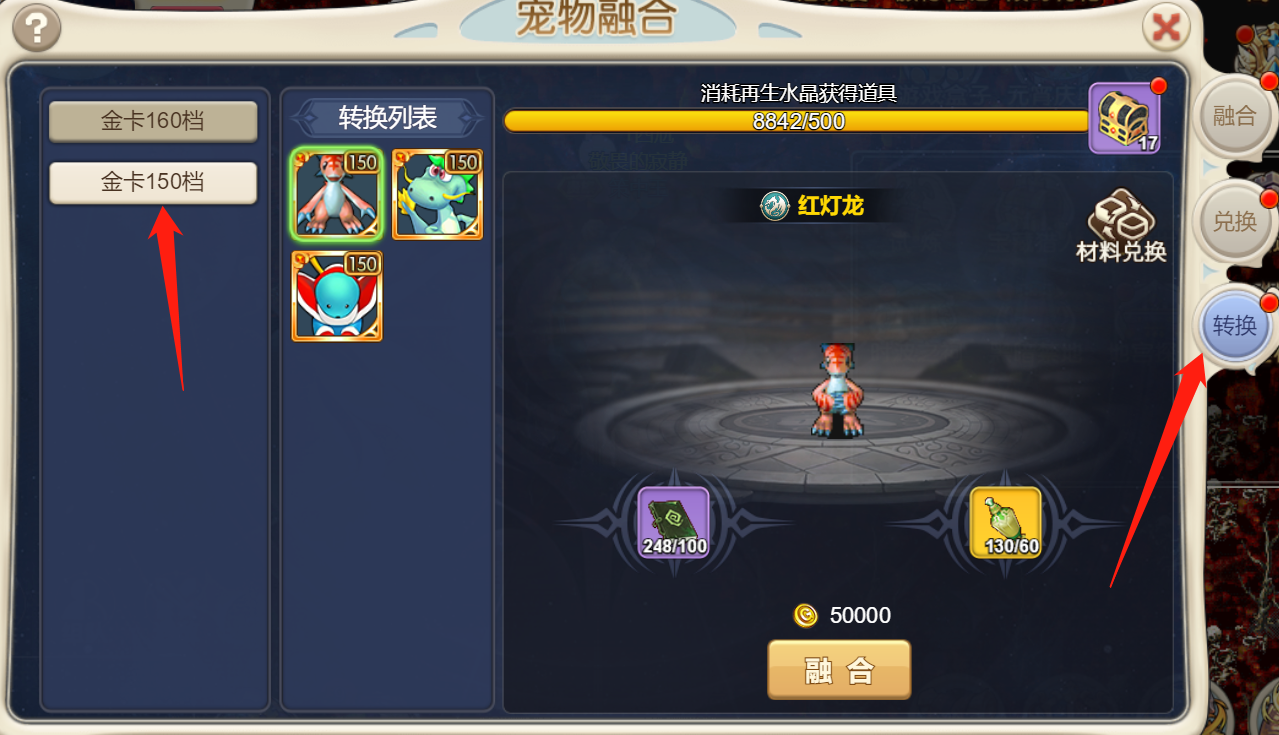
Task: Choose the green dragon pet card
Action: click(x=437, y=195)
